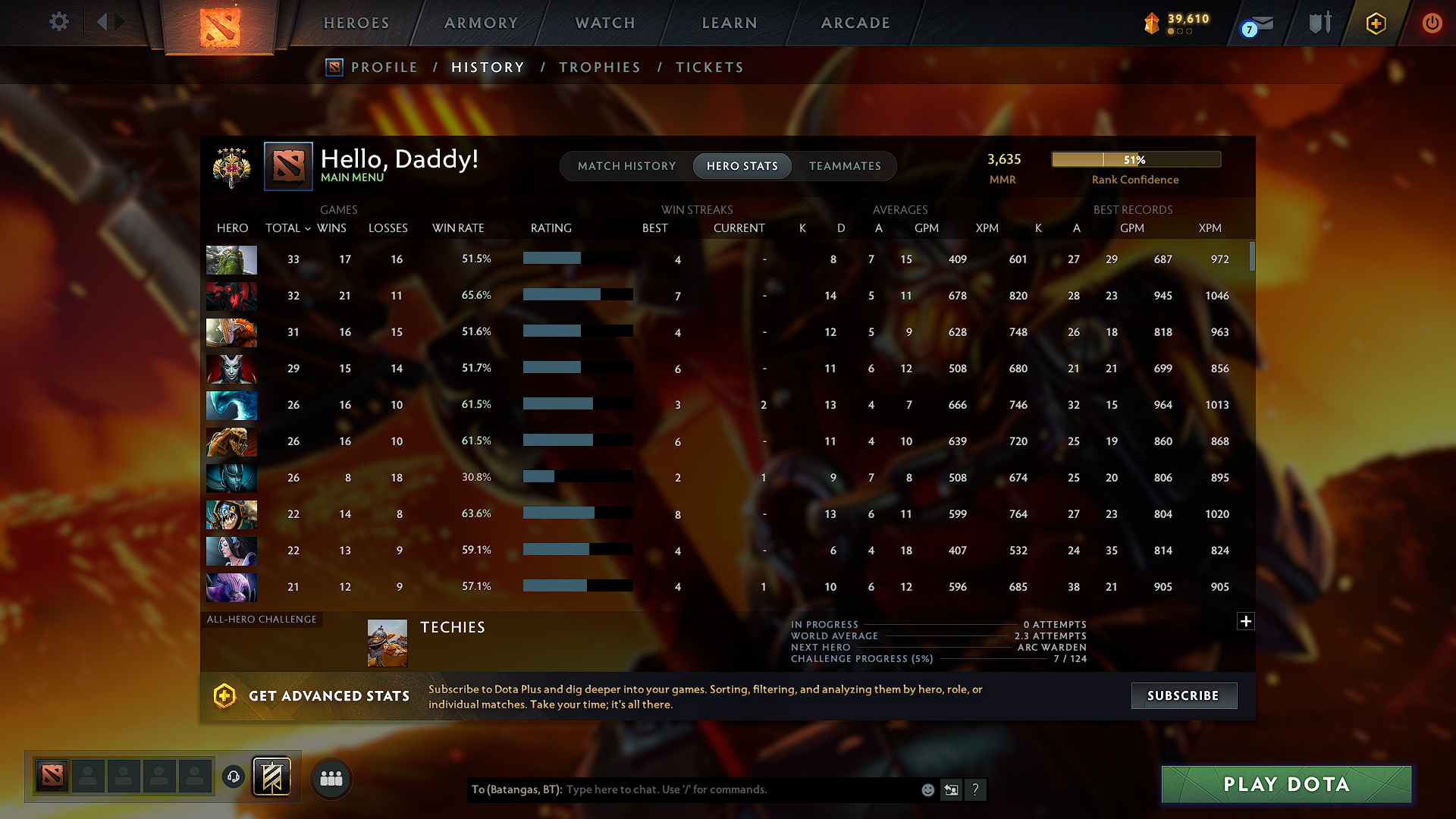The height and width of the screenshot is (819, 1456).
Task: Open Dota Plus hexagon icon in top bar
Action: coord(1375,24)
